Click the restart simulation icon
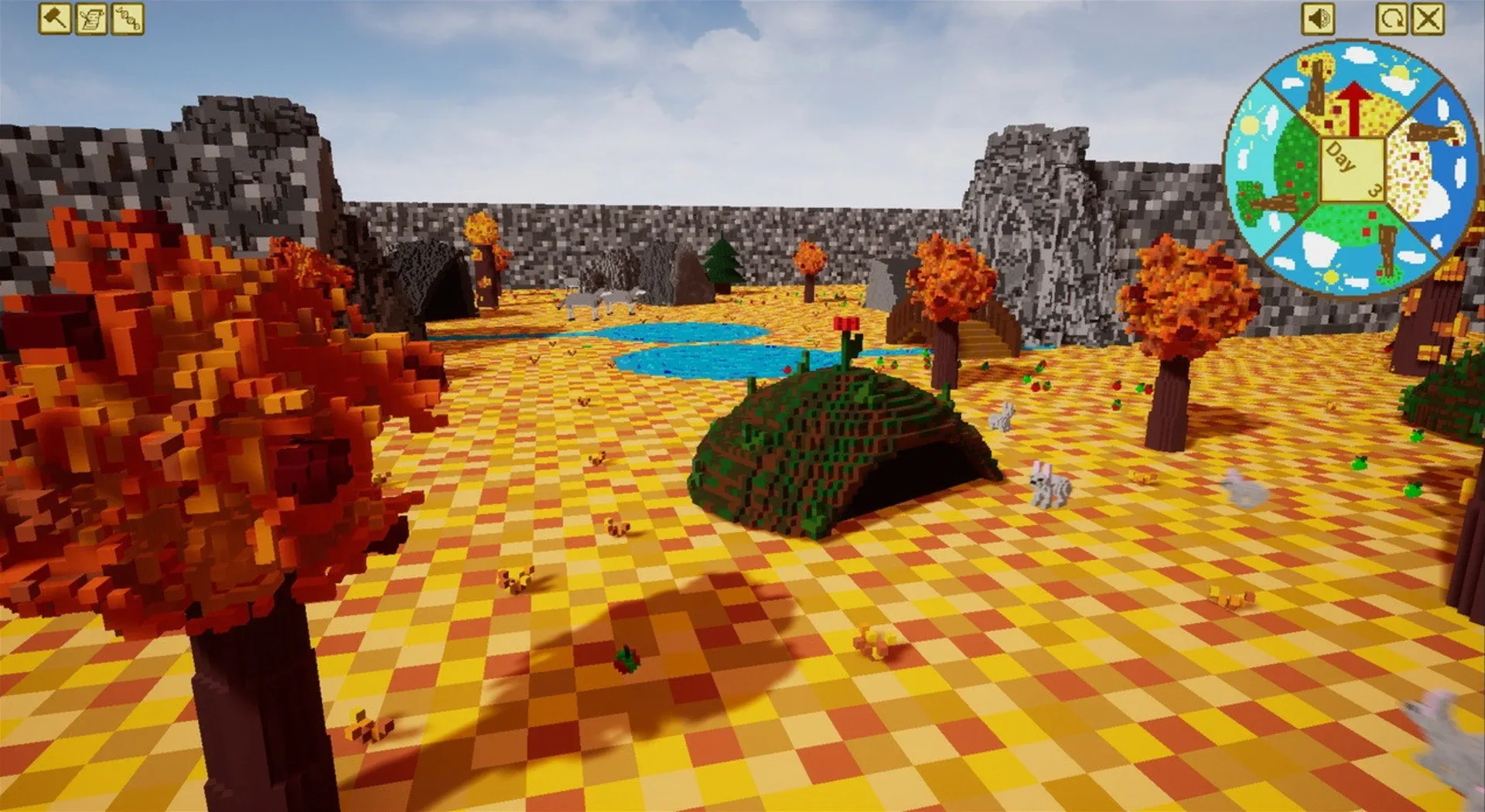This screenshot has width=1485, height=812. coord(1392,17)
